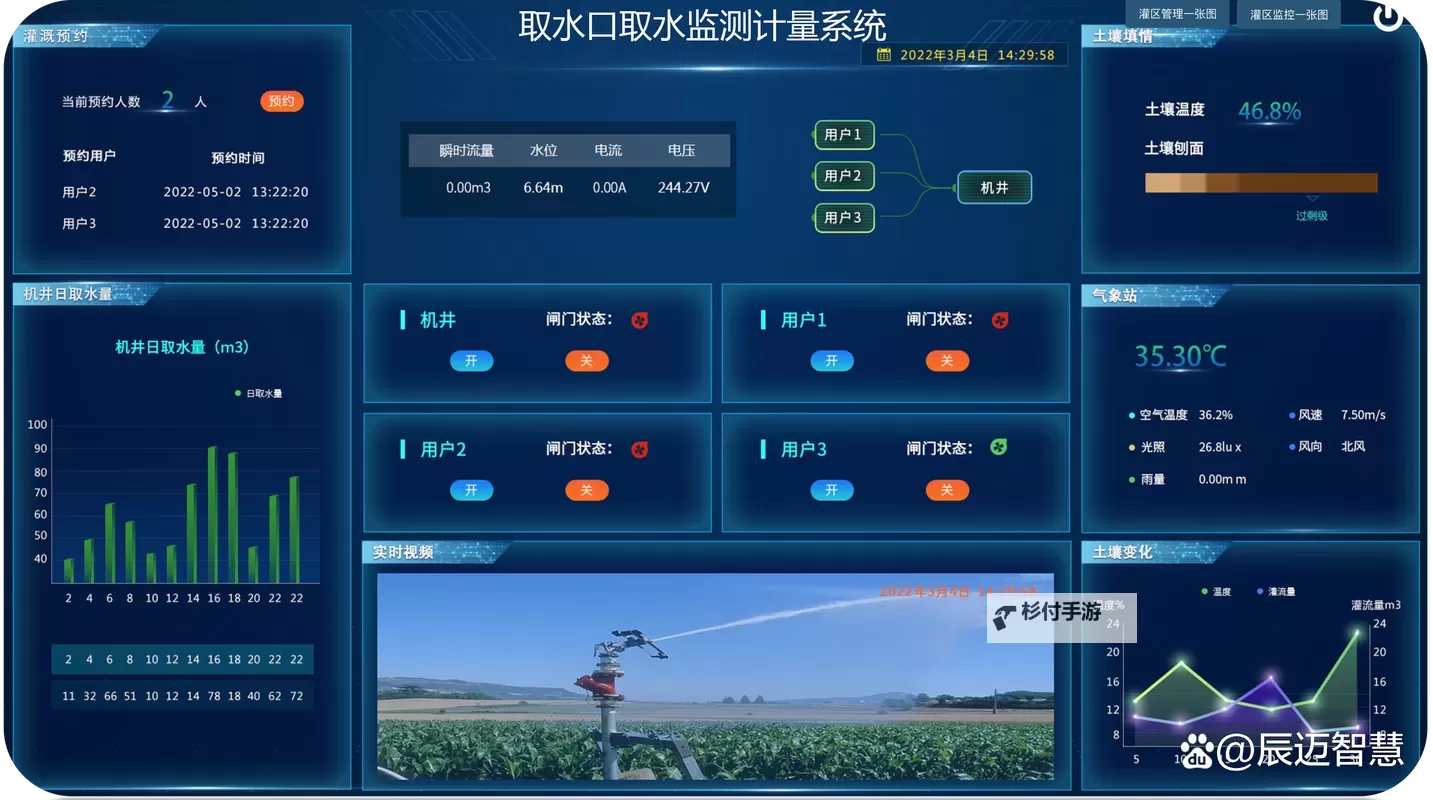Switch to 灌区监控一张图 view

[1287, 13]
